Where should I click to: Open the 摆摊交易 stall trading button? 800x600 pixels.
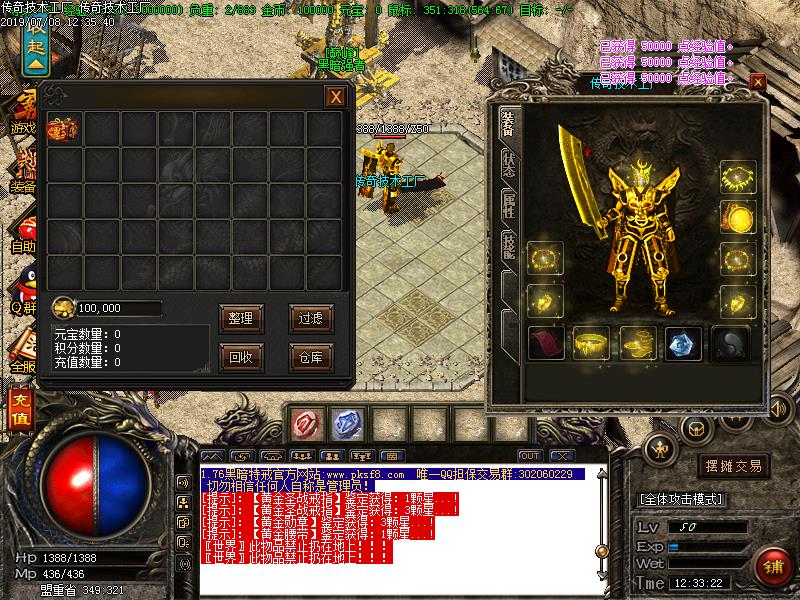coord(735,466)
